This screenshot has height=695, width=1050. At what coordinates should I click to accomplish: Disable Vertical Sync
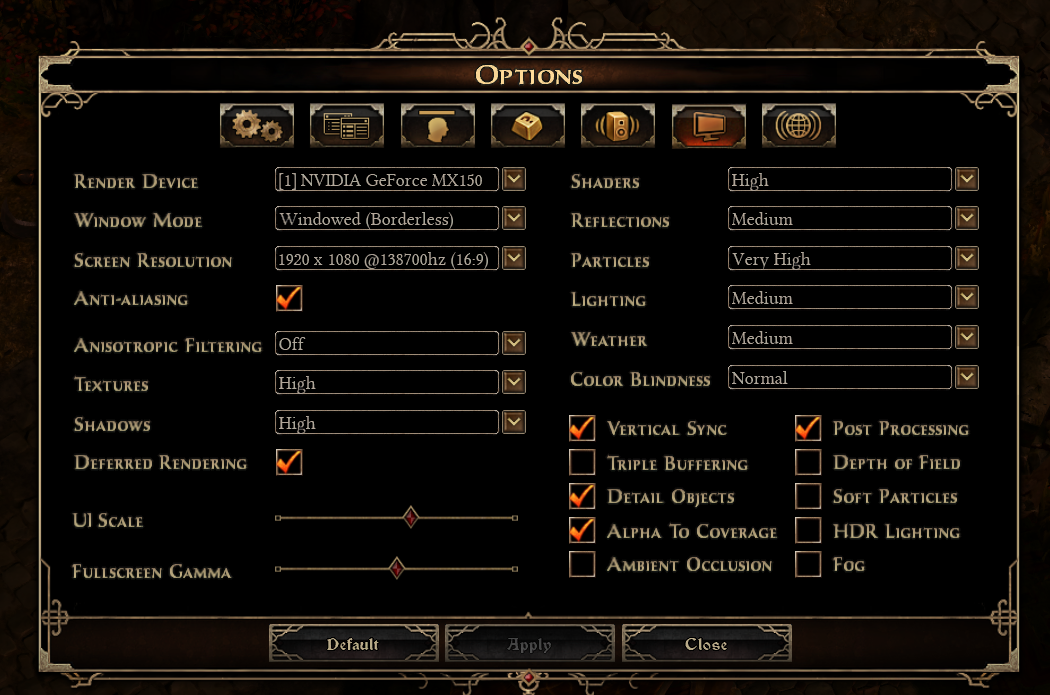coord(582,428)
